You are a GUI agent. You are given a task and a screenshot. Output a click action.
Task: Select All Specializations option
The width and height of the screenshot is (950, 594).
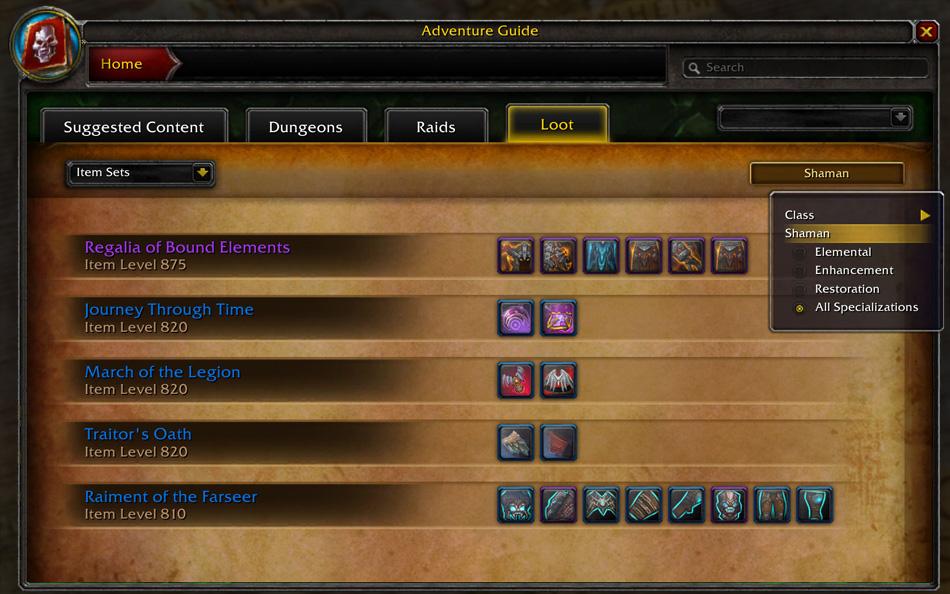[x=866, y=307]
